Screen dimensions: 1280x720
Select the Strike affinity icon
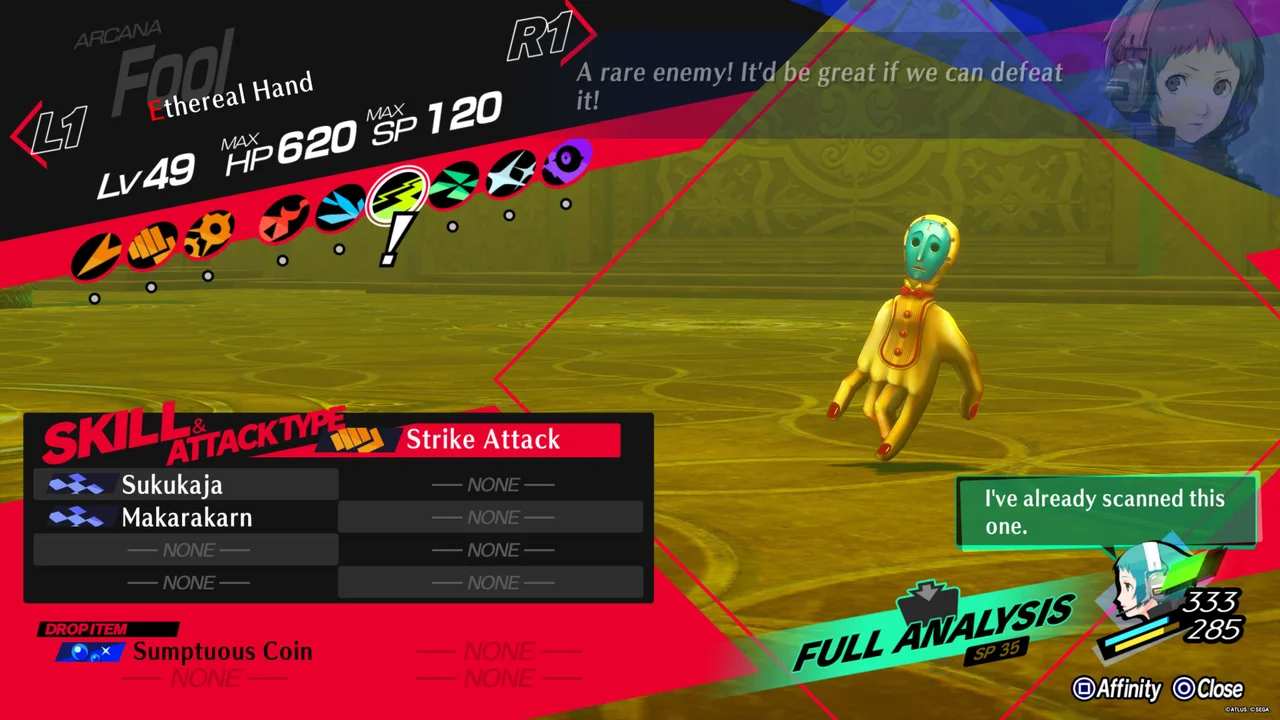(x=151, y=245)
